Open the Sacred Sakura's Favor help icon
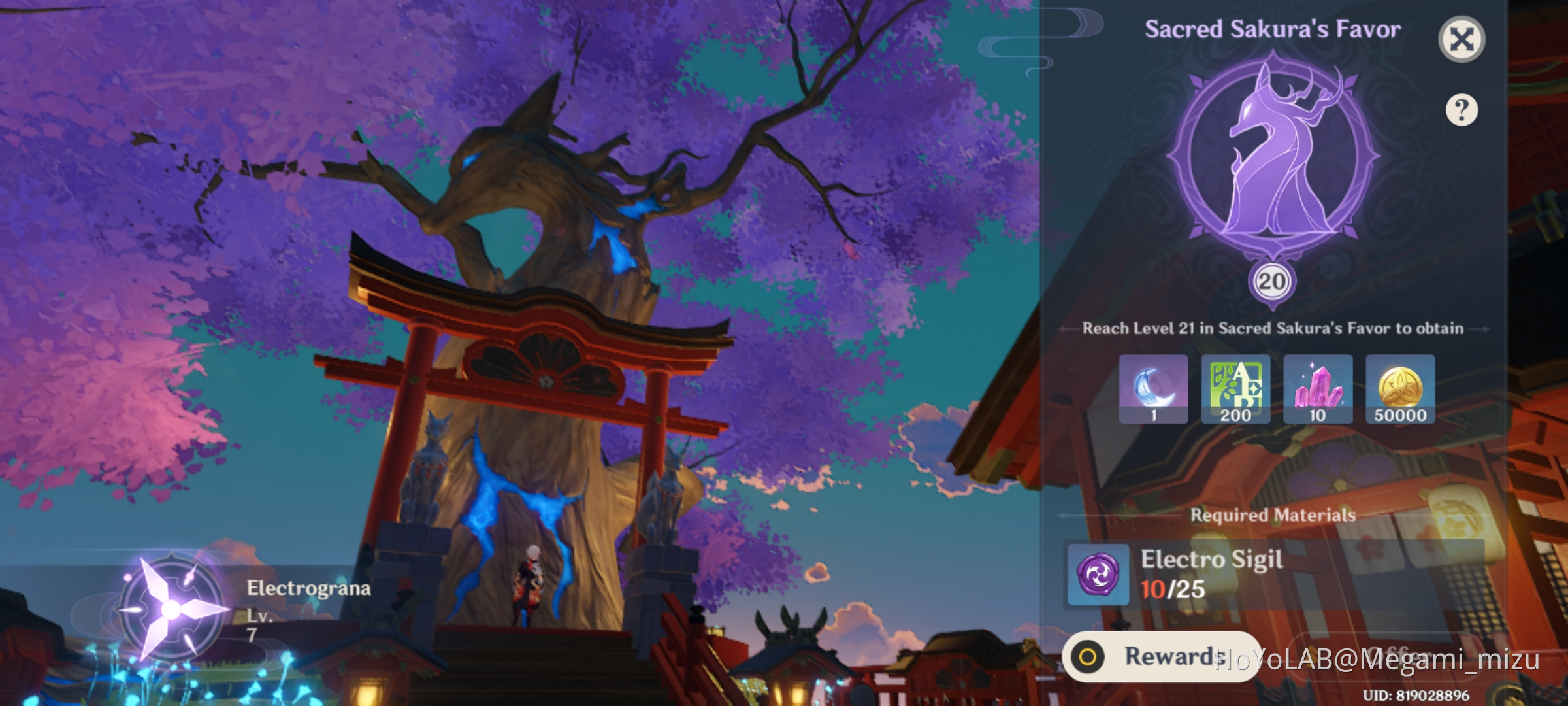This screenshot has width=1568, height=706. pyautogui.click(x=1463, y=111)
